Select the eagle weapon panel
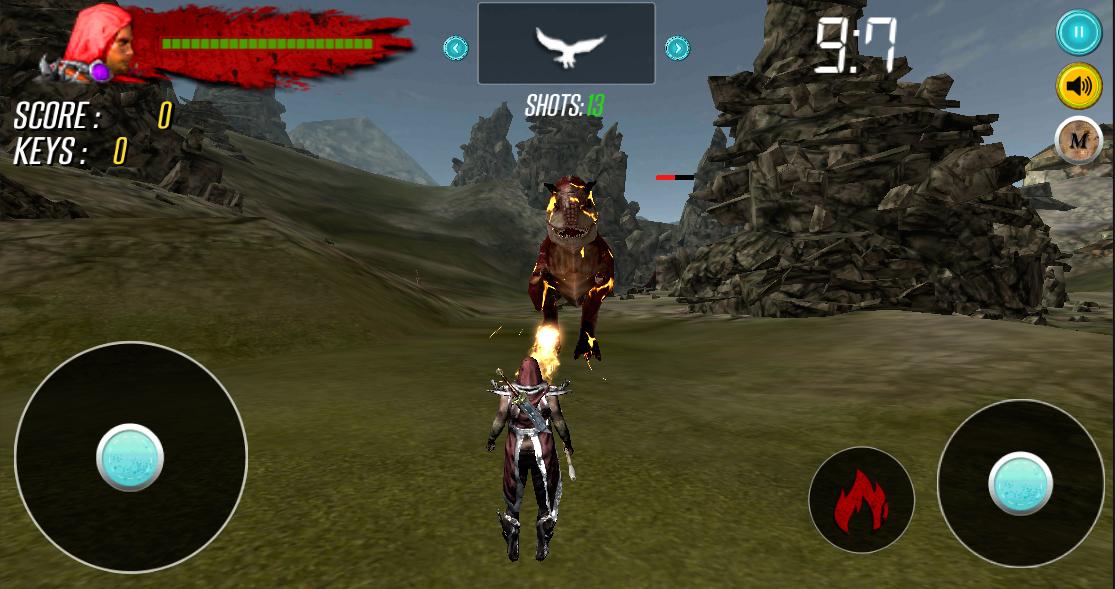The width and height of the screenshot is (1115, 589). click(566, 44)
